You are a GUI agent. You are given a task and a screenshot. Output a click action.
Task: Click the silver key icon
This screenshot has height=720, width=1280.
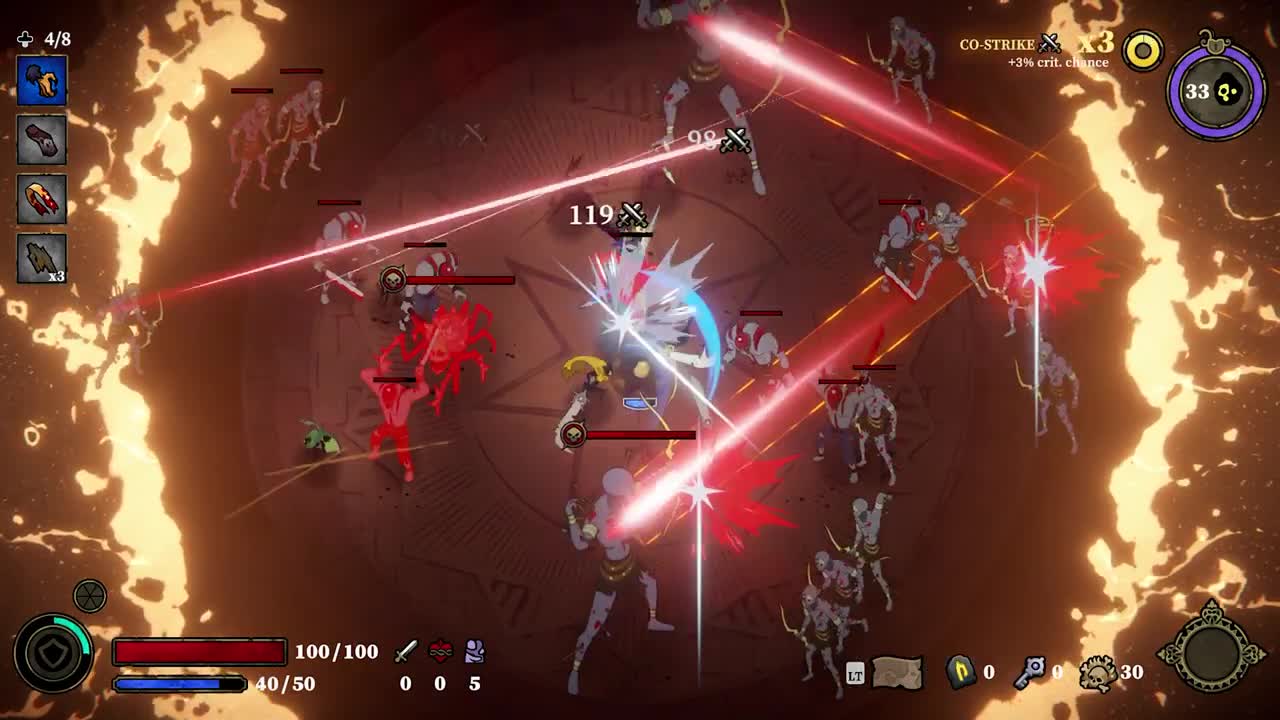tap(1029, 672)
